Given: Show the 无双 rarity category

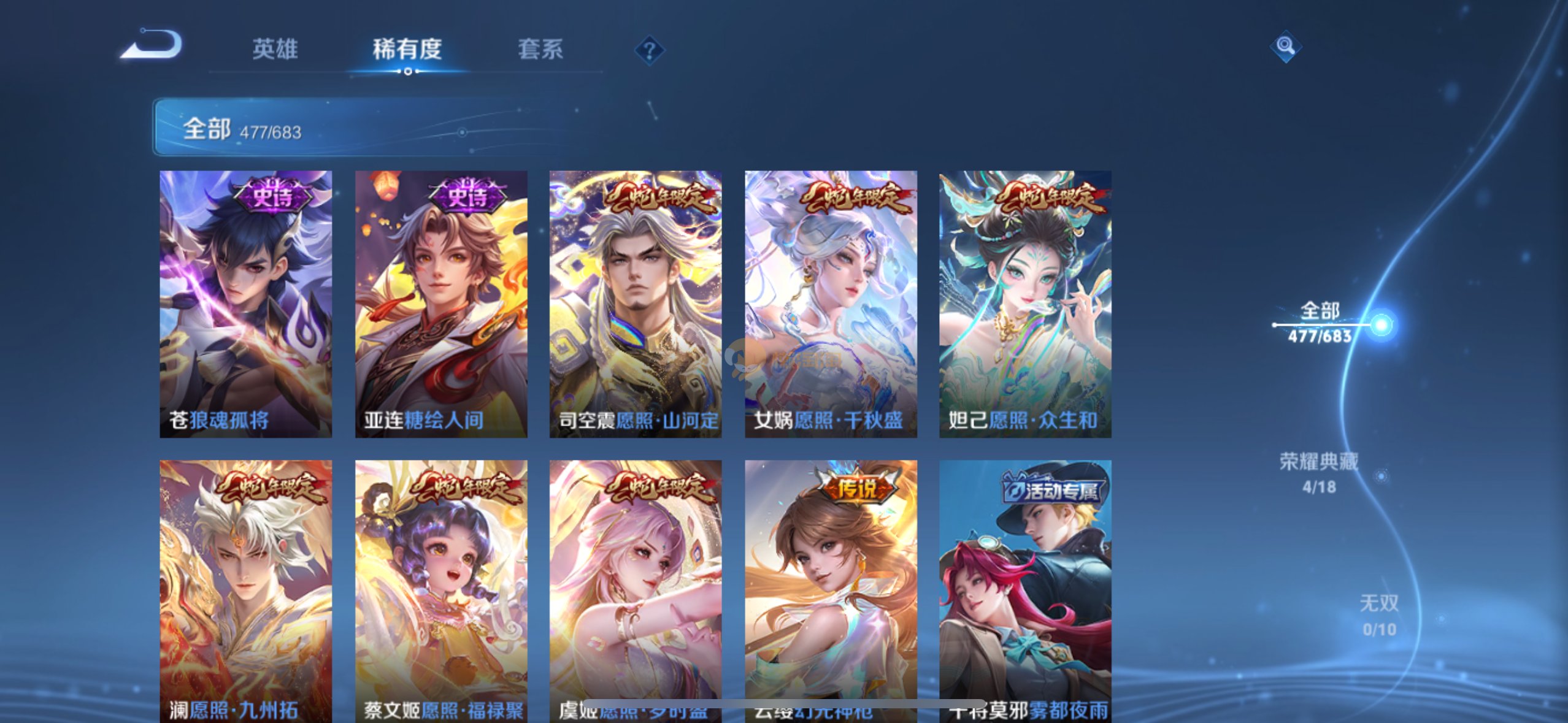Looking at the screenshot, I should [1379, 615].
